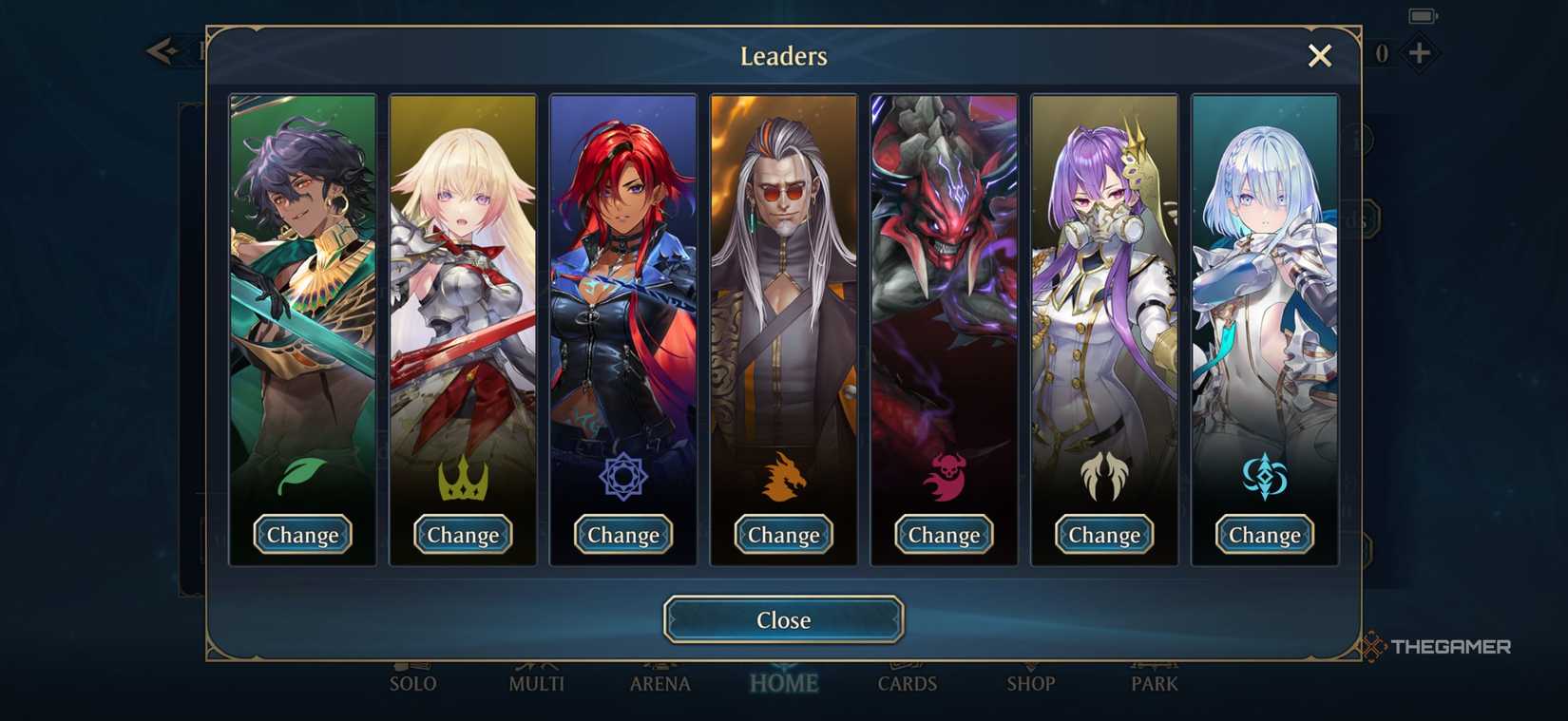Open the SHOP tab
Image resolution: width=1568 pixels, height=721 pixels.
coord(1032,683)
